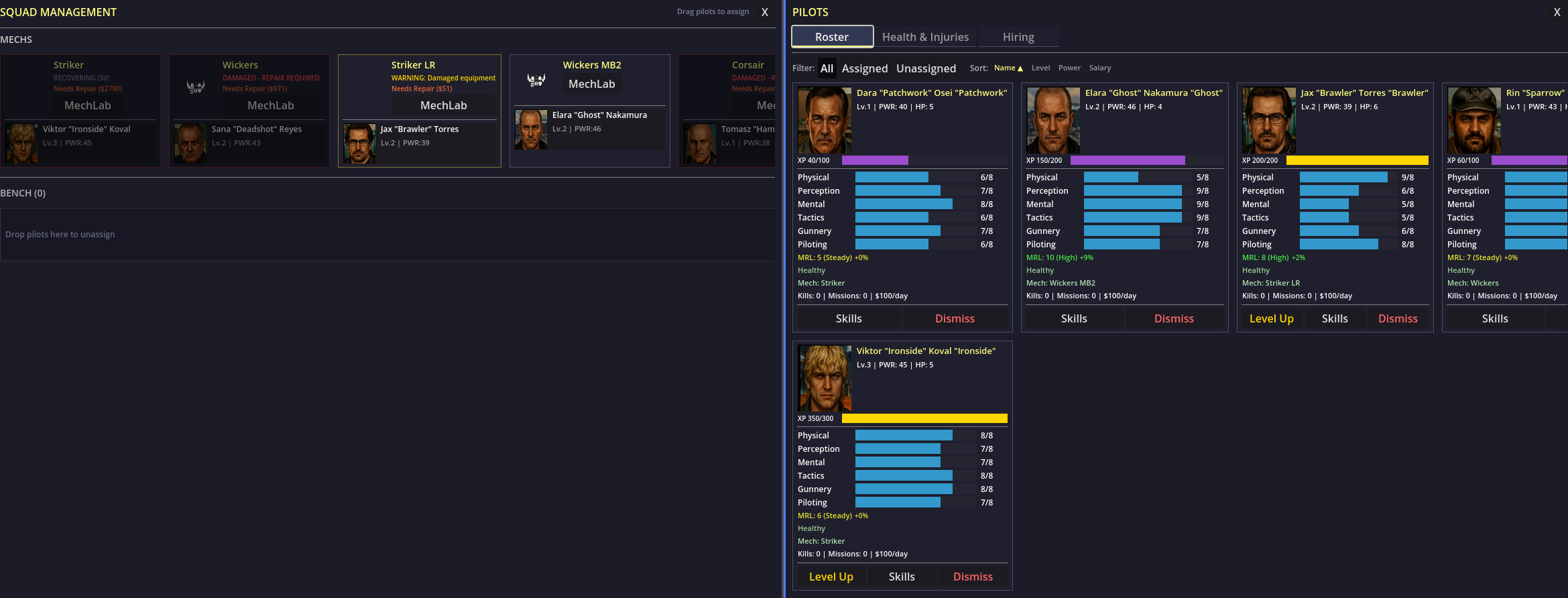Viewport: 1568px width, 598px height.
Task: Open the Hiring tab
Action: point(1018,37)
